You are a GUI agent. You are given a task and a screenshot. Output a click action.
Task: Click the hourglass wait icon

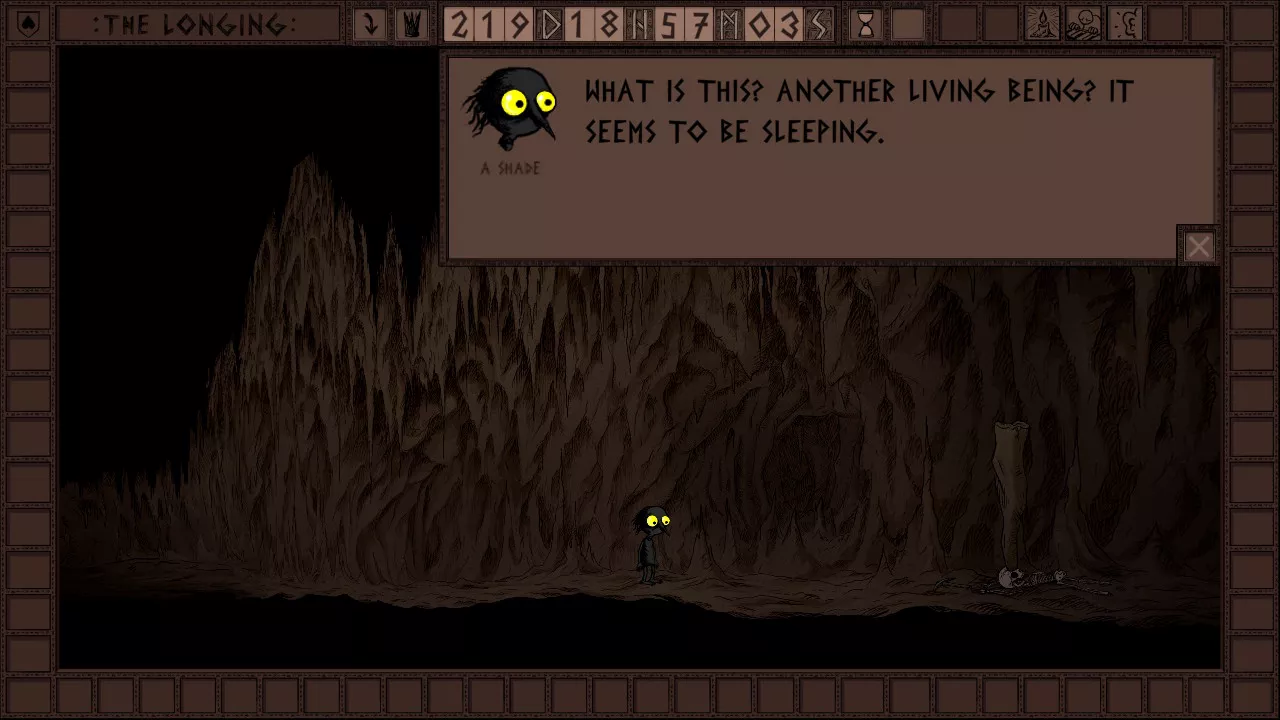pyautogui.click(x=866, y=25)
